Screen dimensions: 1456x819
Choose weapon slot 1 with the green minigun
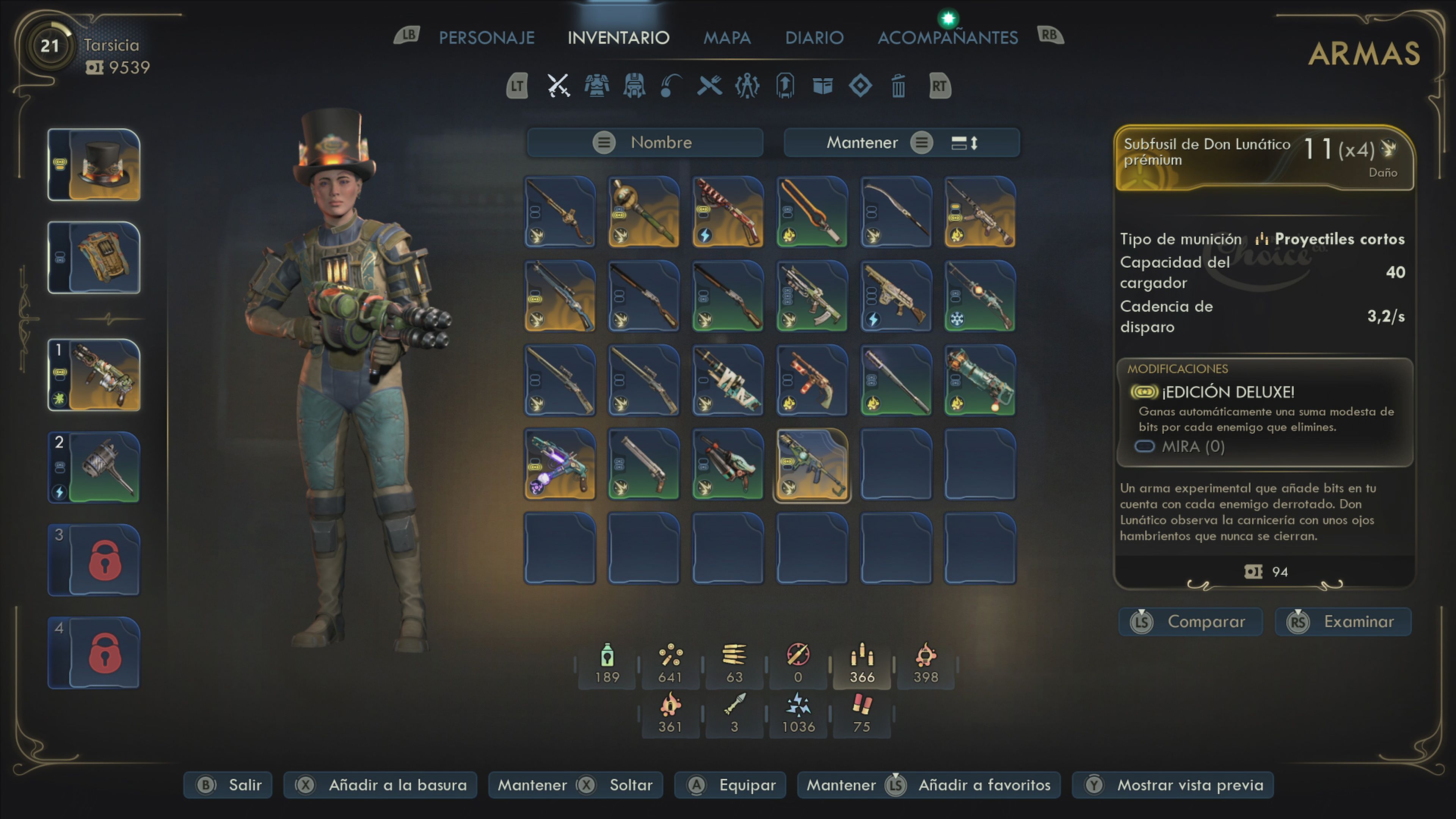pyautogui.click(x=94, y=375)
